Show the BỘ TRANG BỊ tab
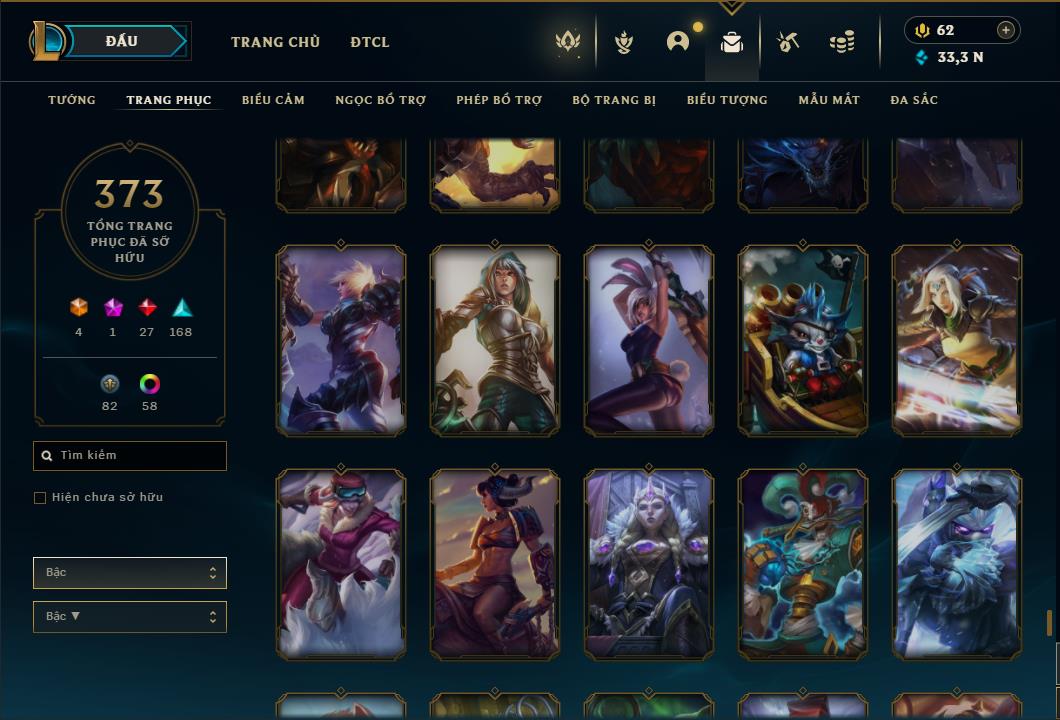Image resolution: width=1060 pixels, height=720 pixels. (614, 100)
